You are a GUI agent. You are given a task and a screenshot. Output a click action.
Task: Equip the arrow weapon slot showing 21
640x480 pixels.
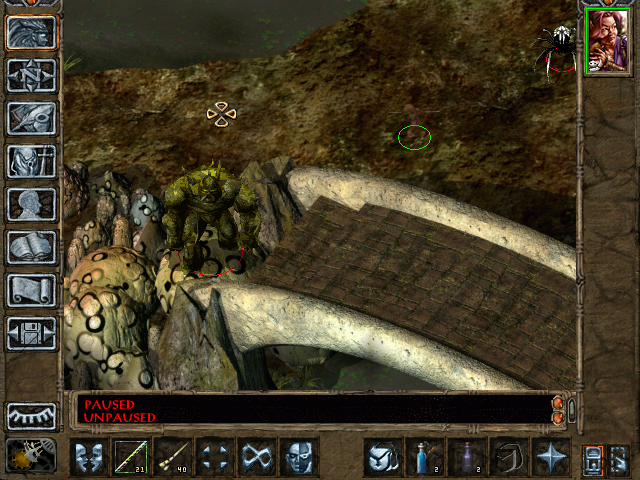point(131,457)
